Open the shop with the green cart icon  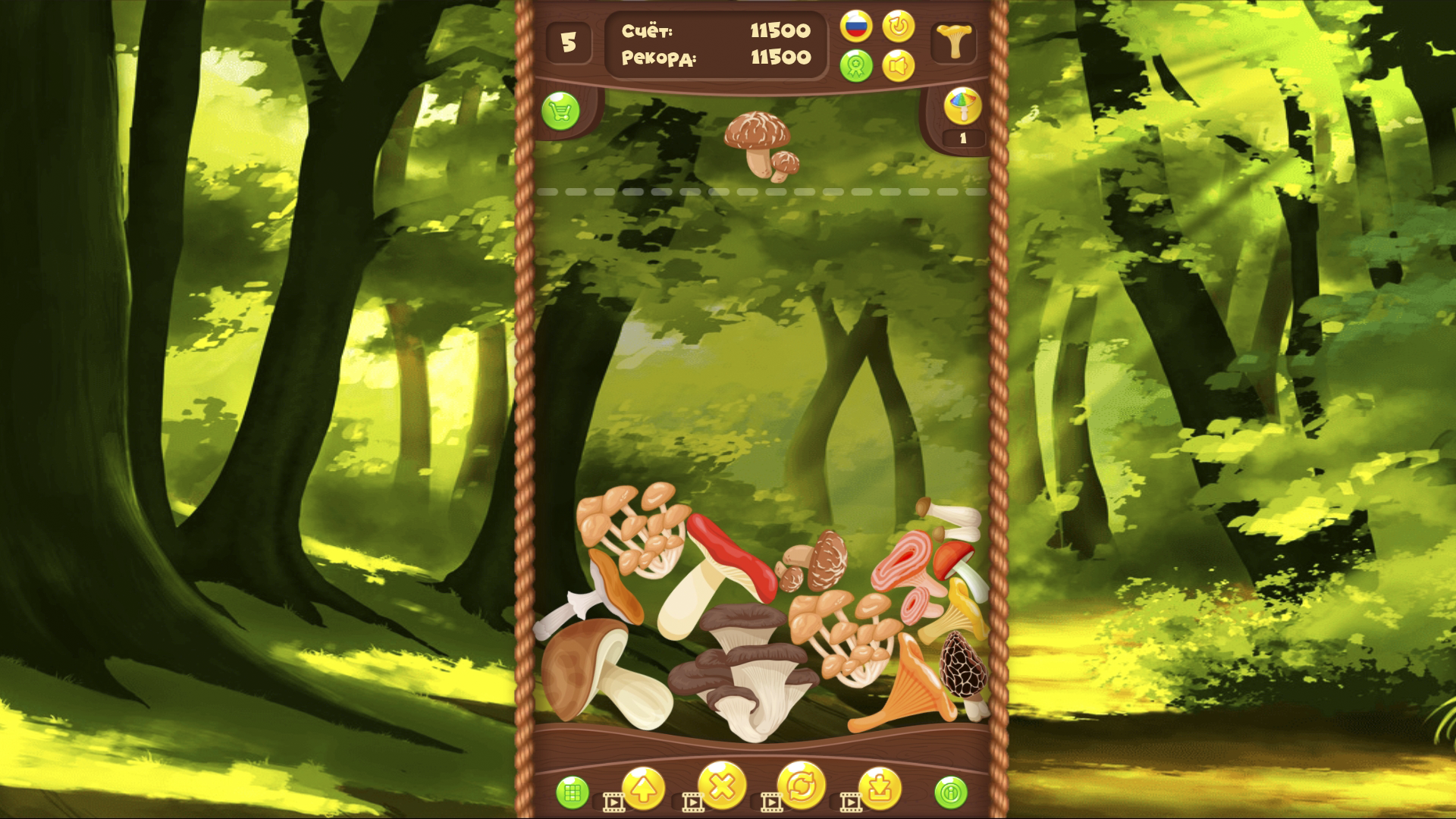pyautogui.click(x=561, y=110)
